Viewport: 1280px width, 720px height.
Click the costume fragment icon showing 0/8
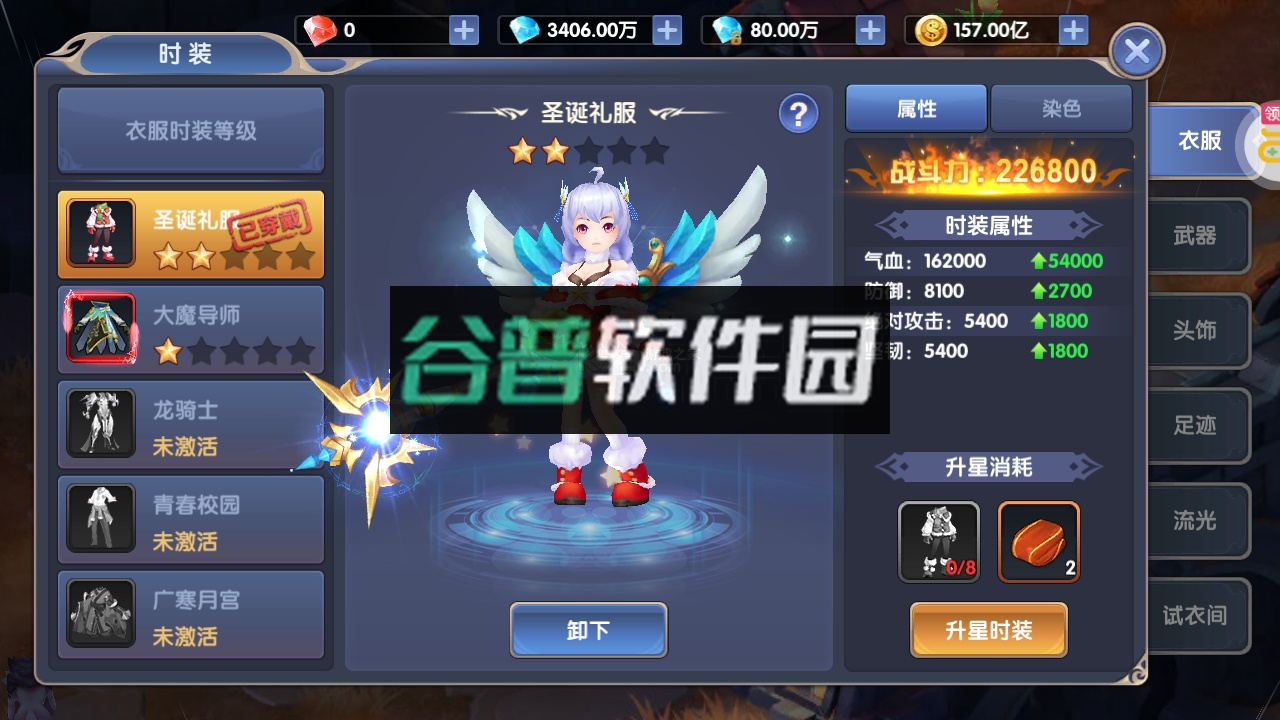click(938, 542)
